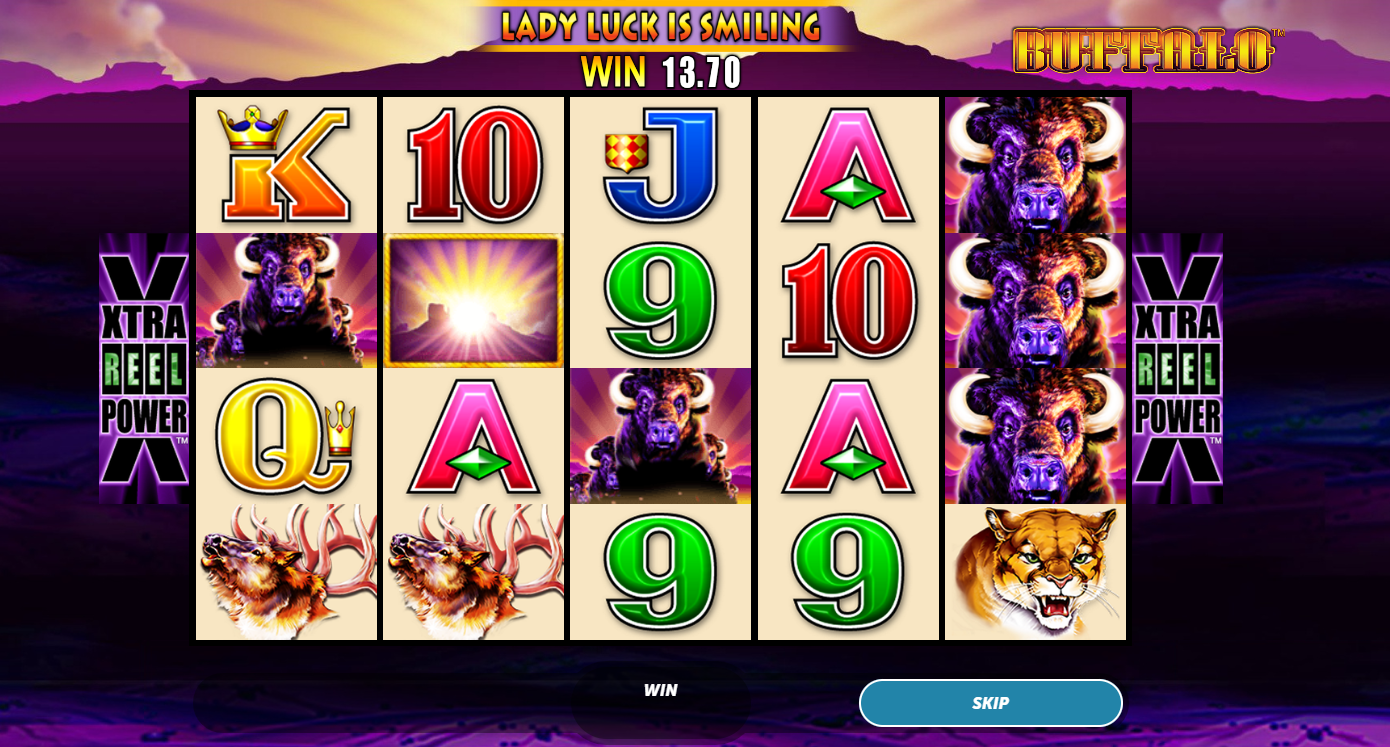This screenshot has width=1390, height=747.
Task: Click the WIN label at the bottom
Action: (x=662, y=689)
